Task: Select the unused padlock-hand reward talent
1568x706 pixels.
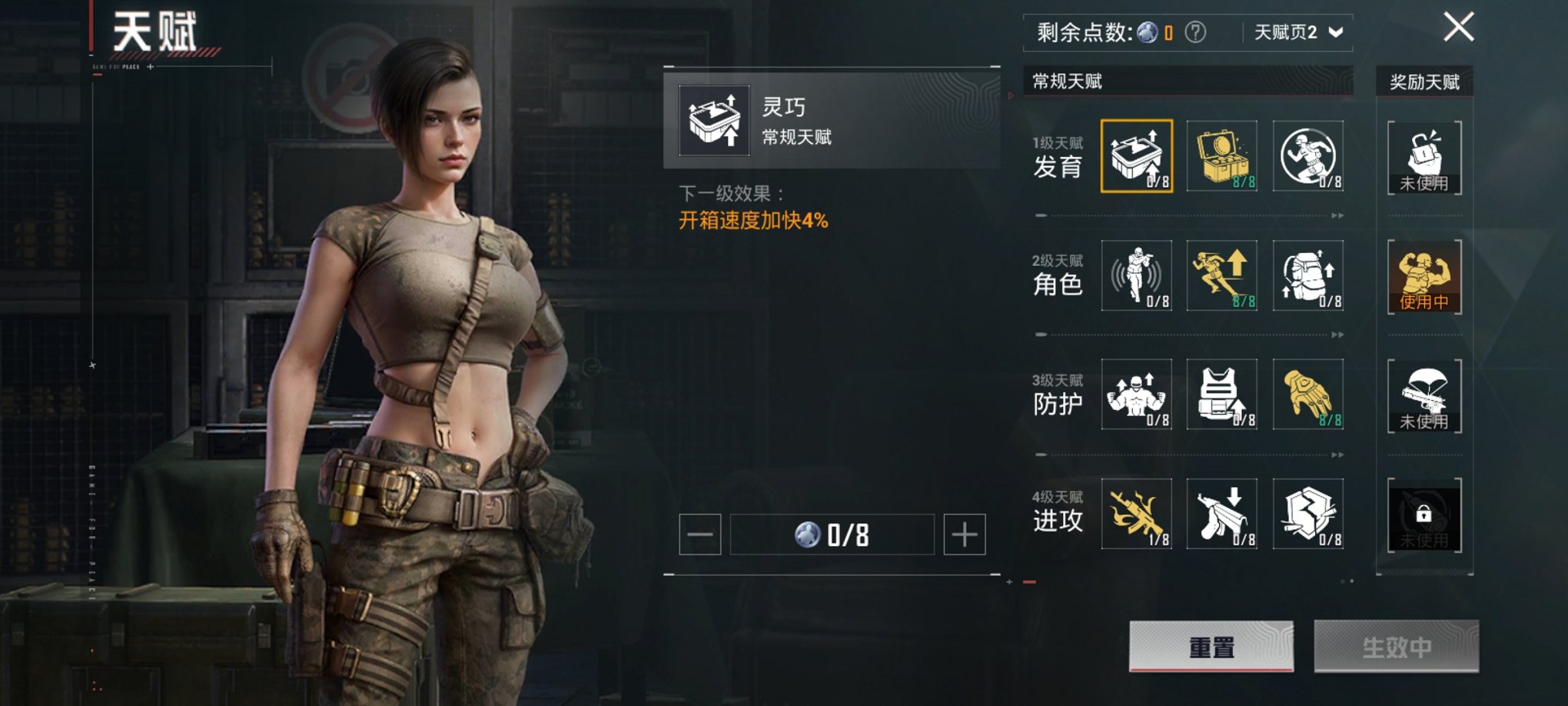Action: pyautogui.click(x=1423, y=157)
